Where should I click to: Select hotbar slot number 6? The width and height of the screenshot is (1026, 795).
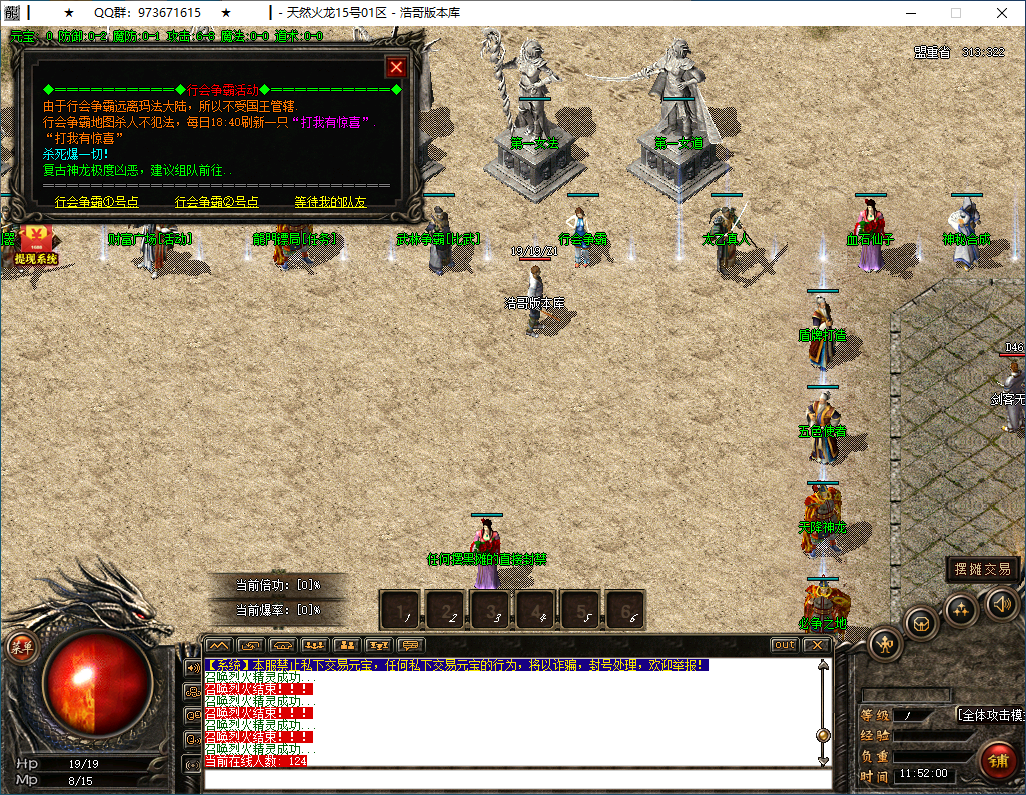coord(624,610)
